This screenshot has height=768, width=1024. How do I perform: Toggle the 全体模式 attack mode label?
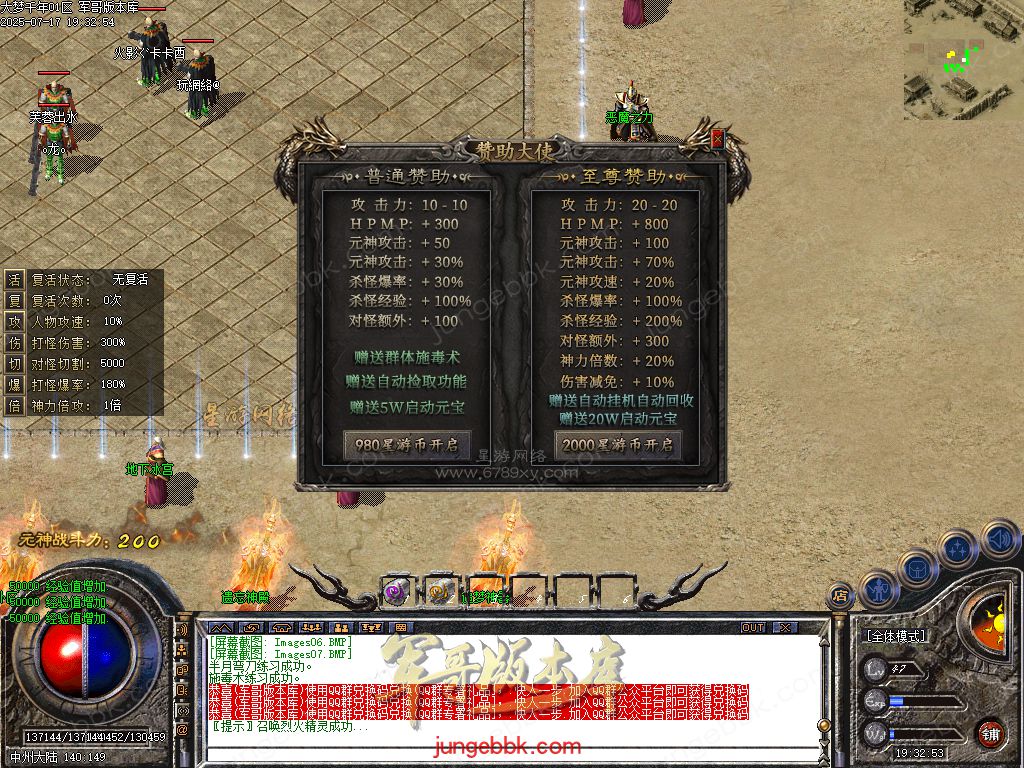click(x=895, y=636)
